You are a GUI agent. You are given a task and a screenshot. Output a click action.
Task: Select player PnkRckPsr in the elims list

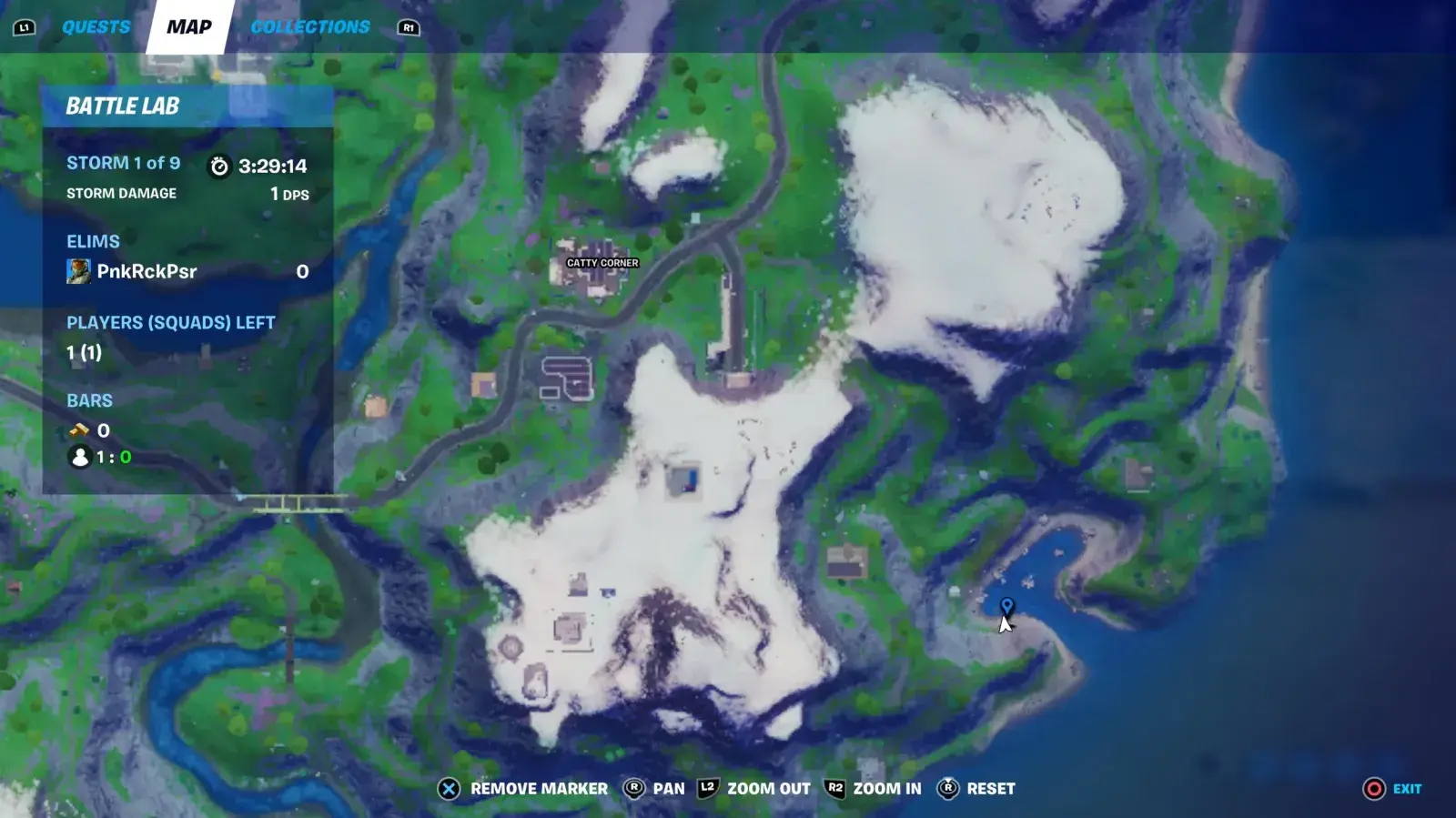click(x=147, y=271)
